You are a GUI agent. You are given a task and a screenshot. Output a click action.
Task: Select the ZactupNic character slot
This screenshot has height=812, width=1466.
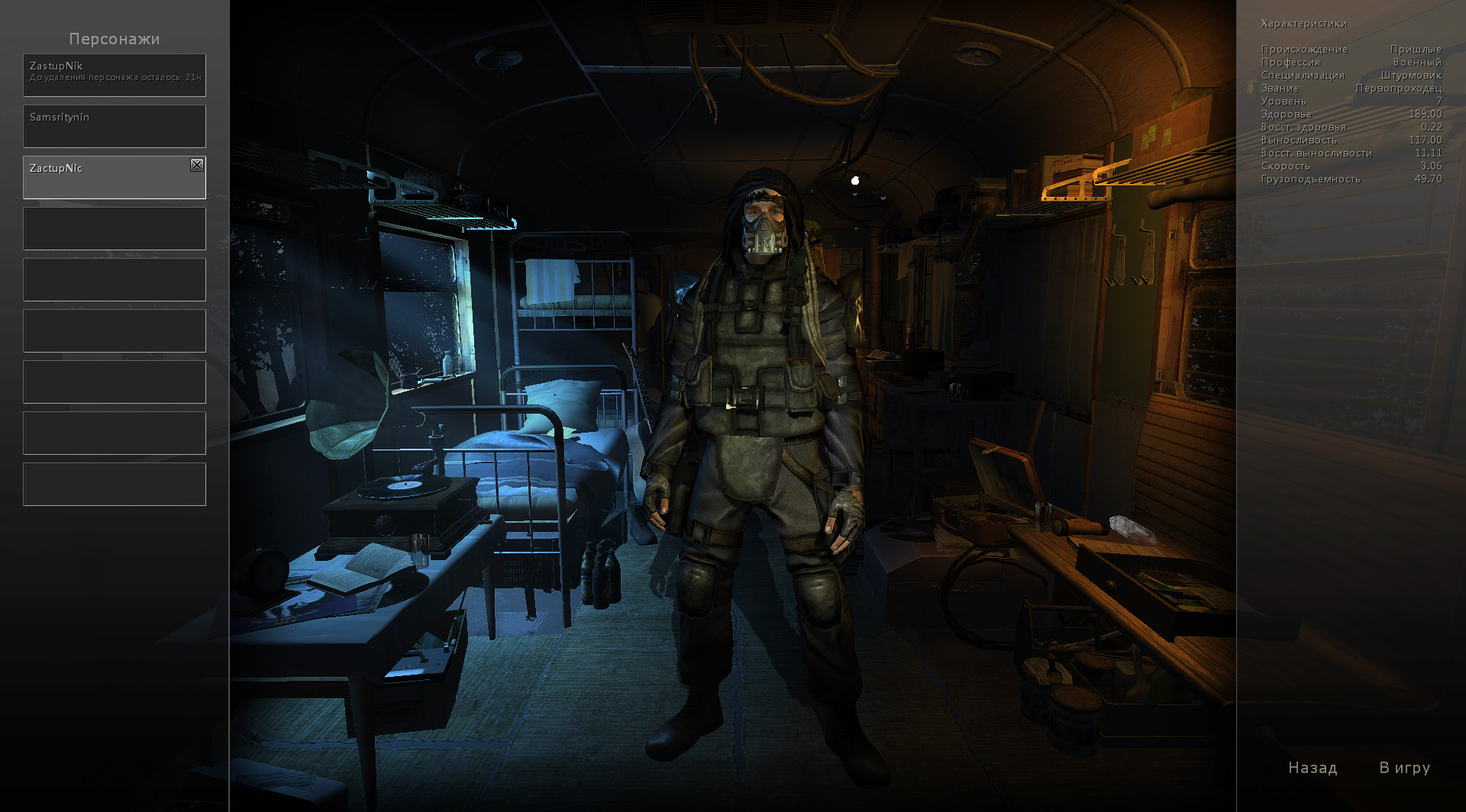tap(107, 178)
